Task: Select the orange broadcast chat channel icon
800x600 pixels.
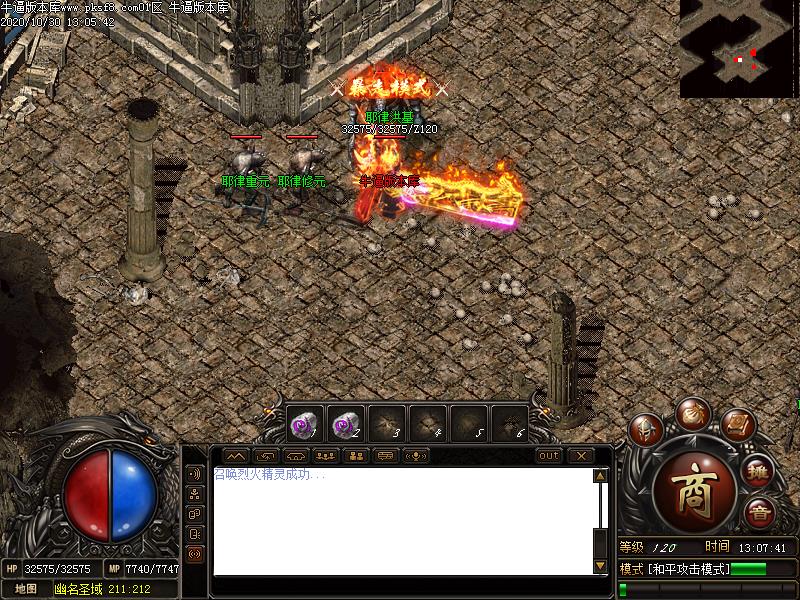Action: 194,553
